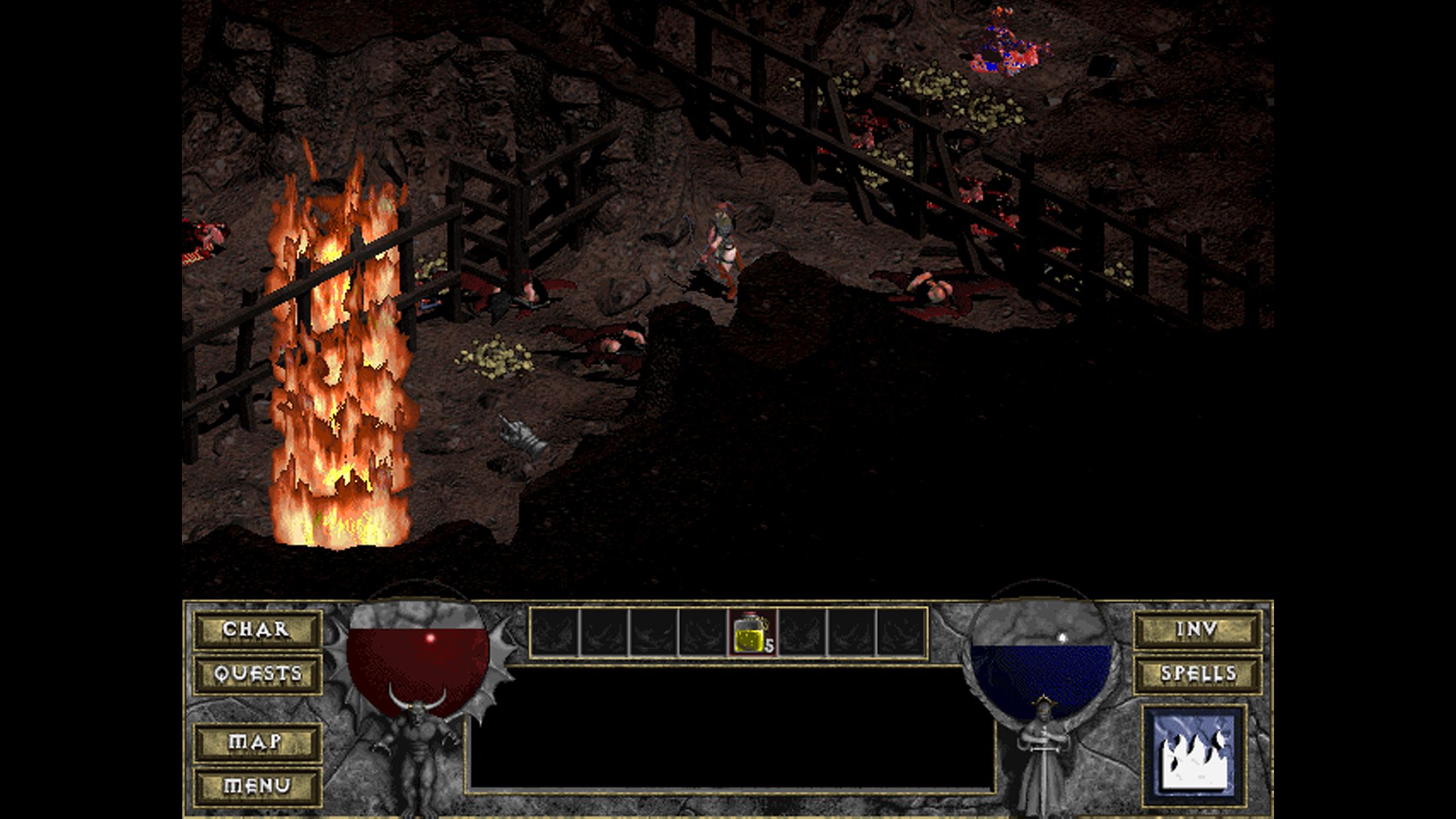Open the INV inventory panel

point(1197,629)
